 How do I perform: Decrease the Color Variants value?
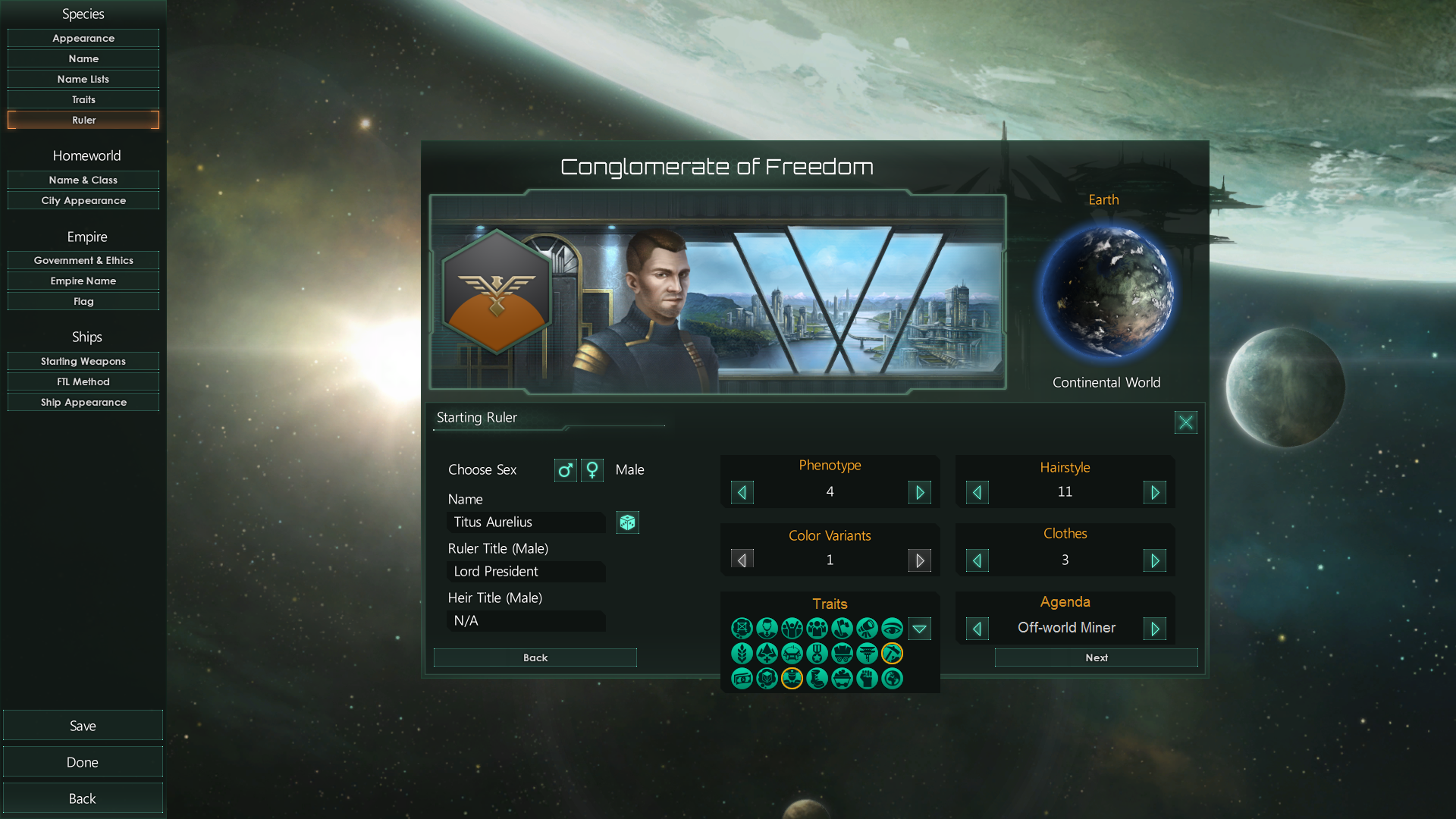[742, 560]
